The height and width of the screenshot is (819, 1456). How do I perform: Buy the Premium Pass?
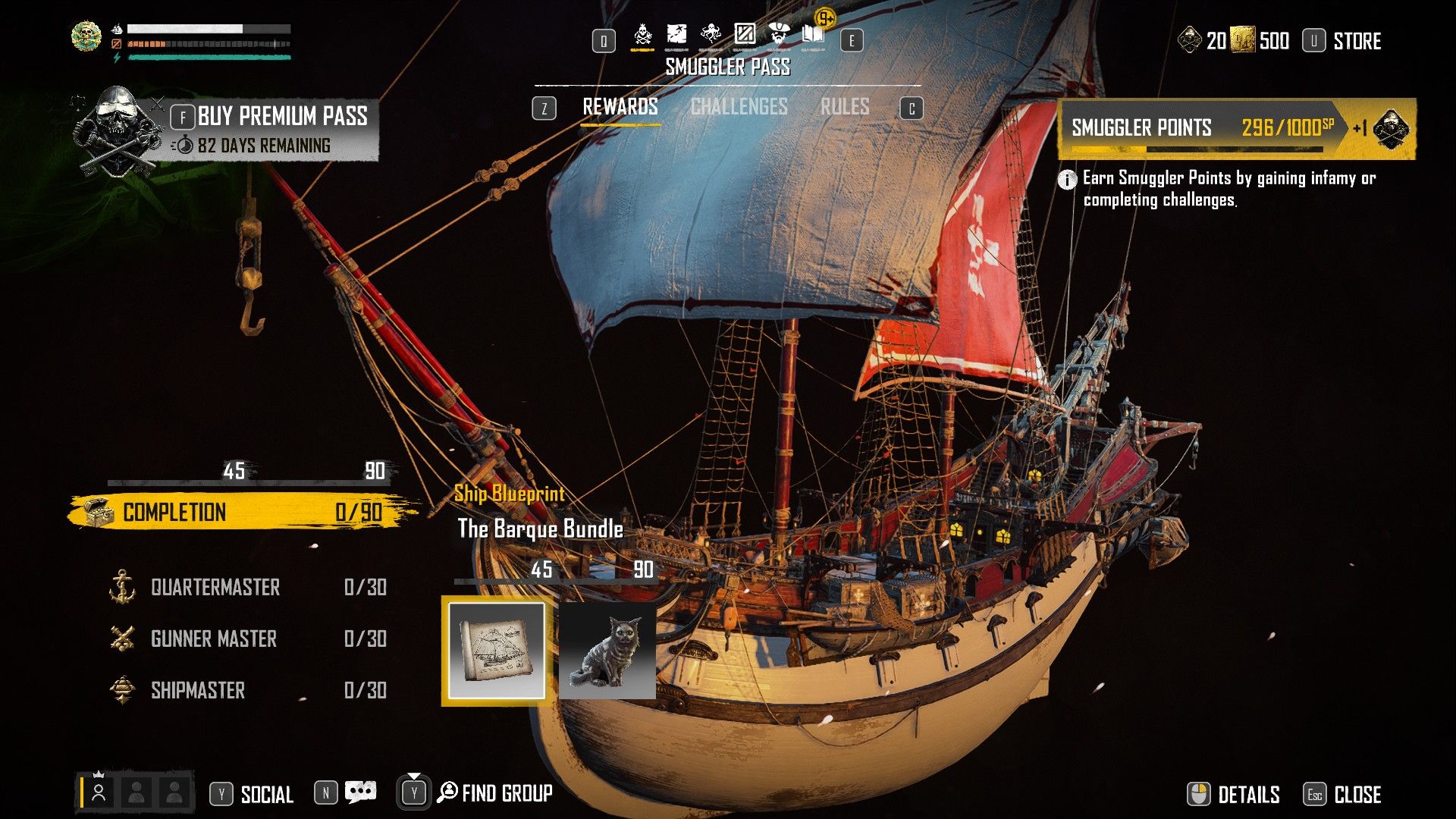click(281, 117)
